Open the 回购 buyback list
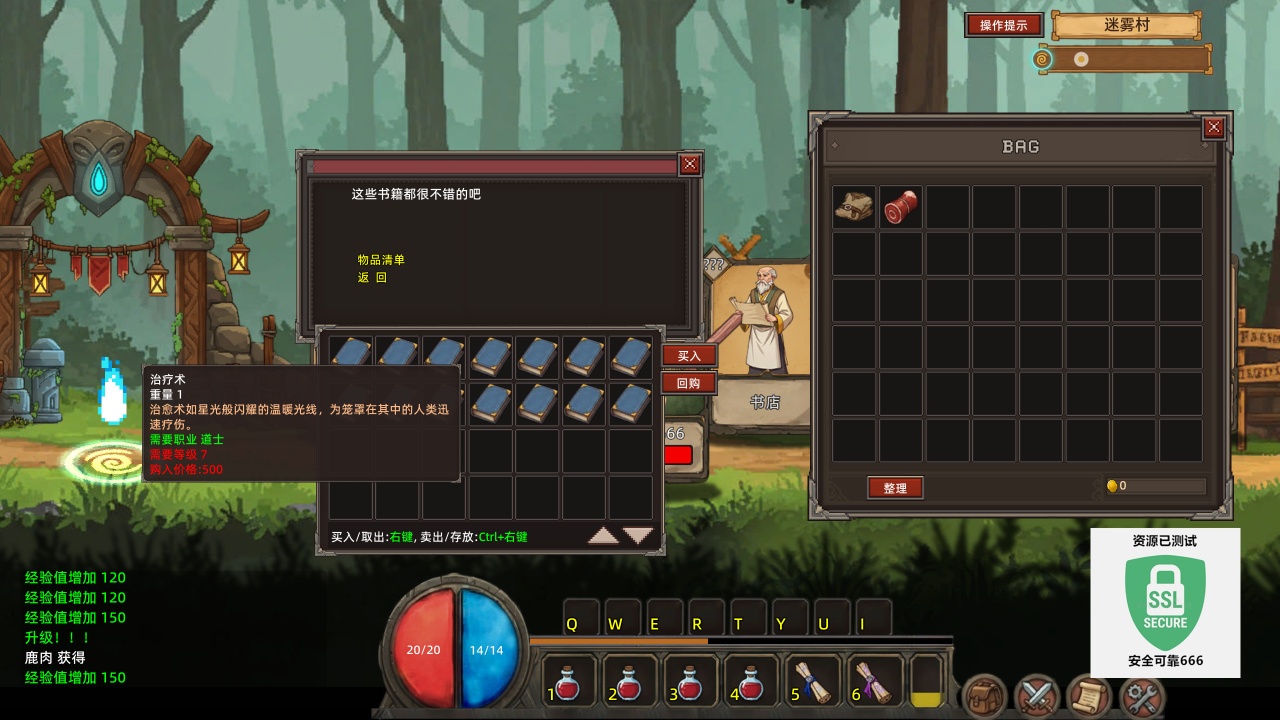 pyautogui.click(x=689, y=383)
